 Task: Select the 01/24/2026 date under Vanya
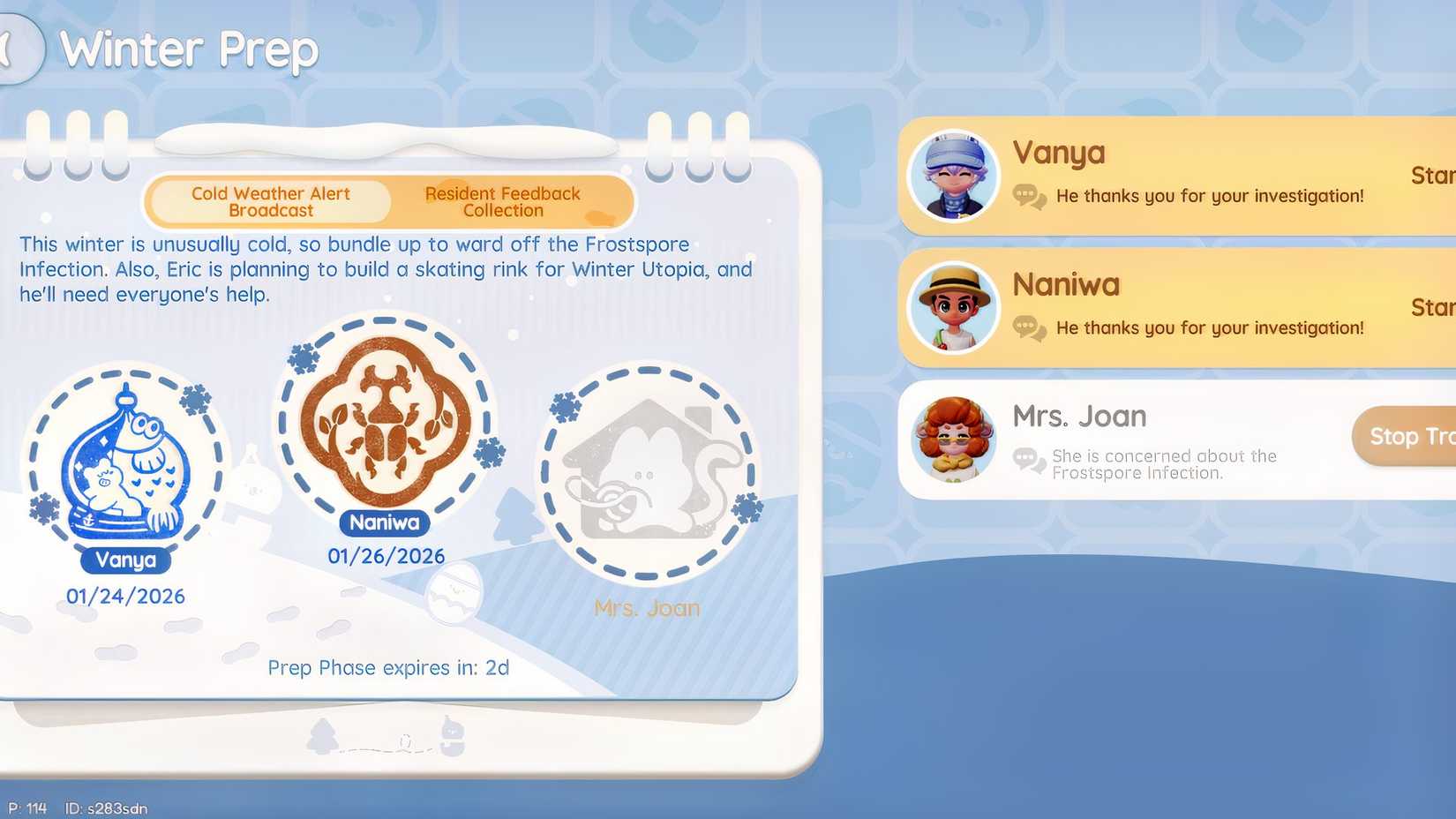point(127,596)
